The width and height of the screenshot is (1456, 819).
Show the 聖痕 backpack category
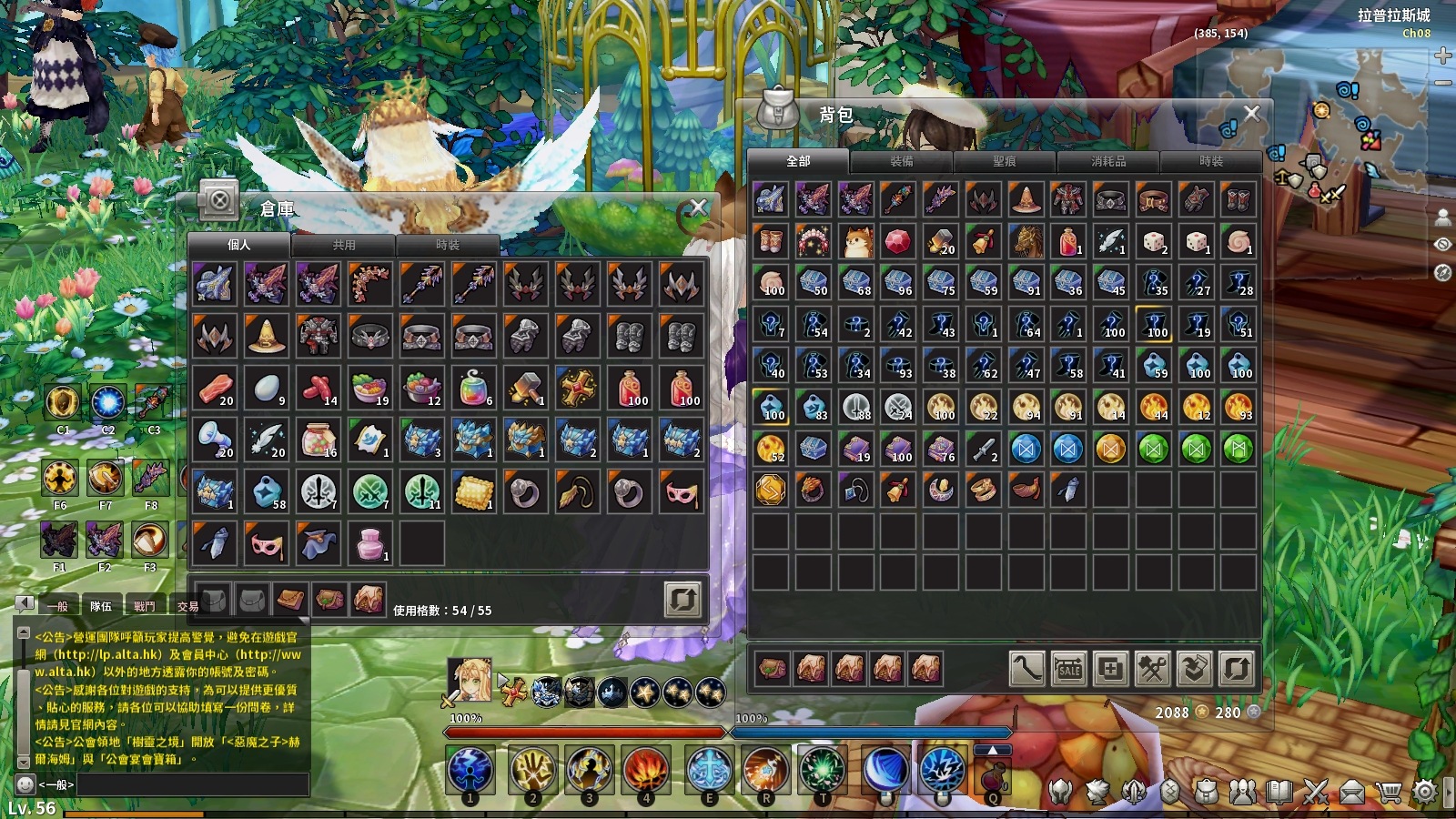[1005, 161]
